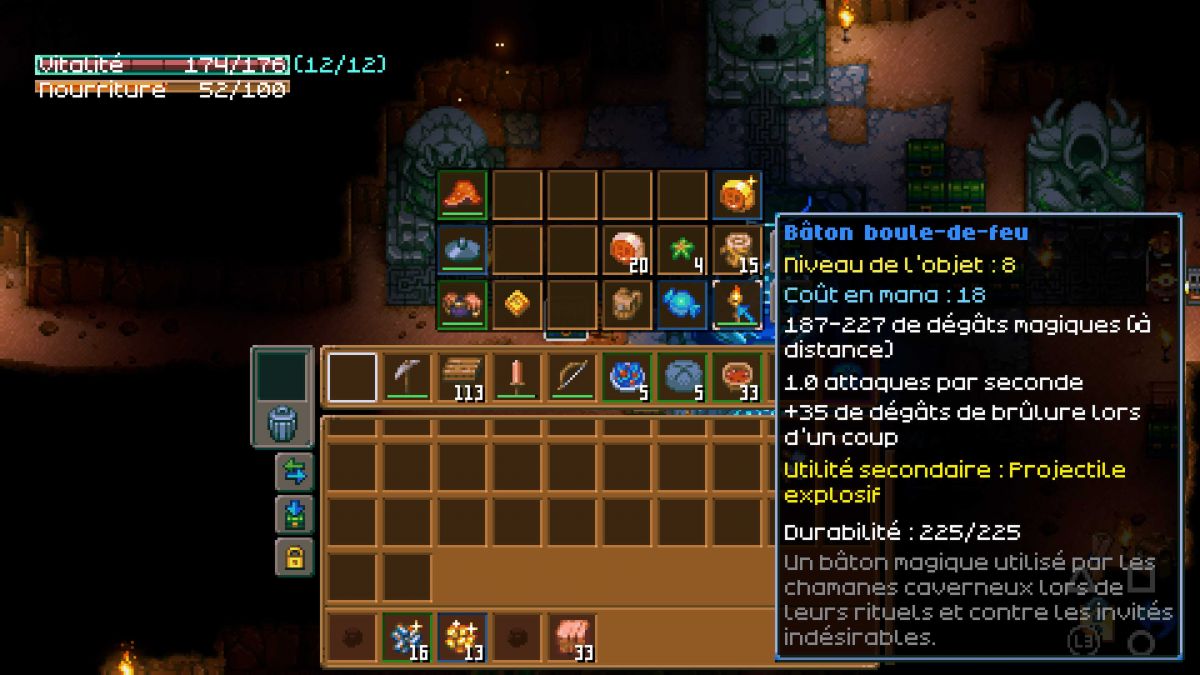This screenshot has width=1200, height=675.
Task: Select the sparkling gold ore stack of 13
Action: coord(462,637)
